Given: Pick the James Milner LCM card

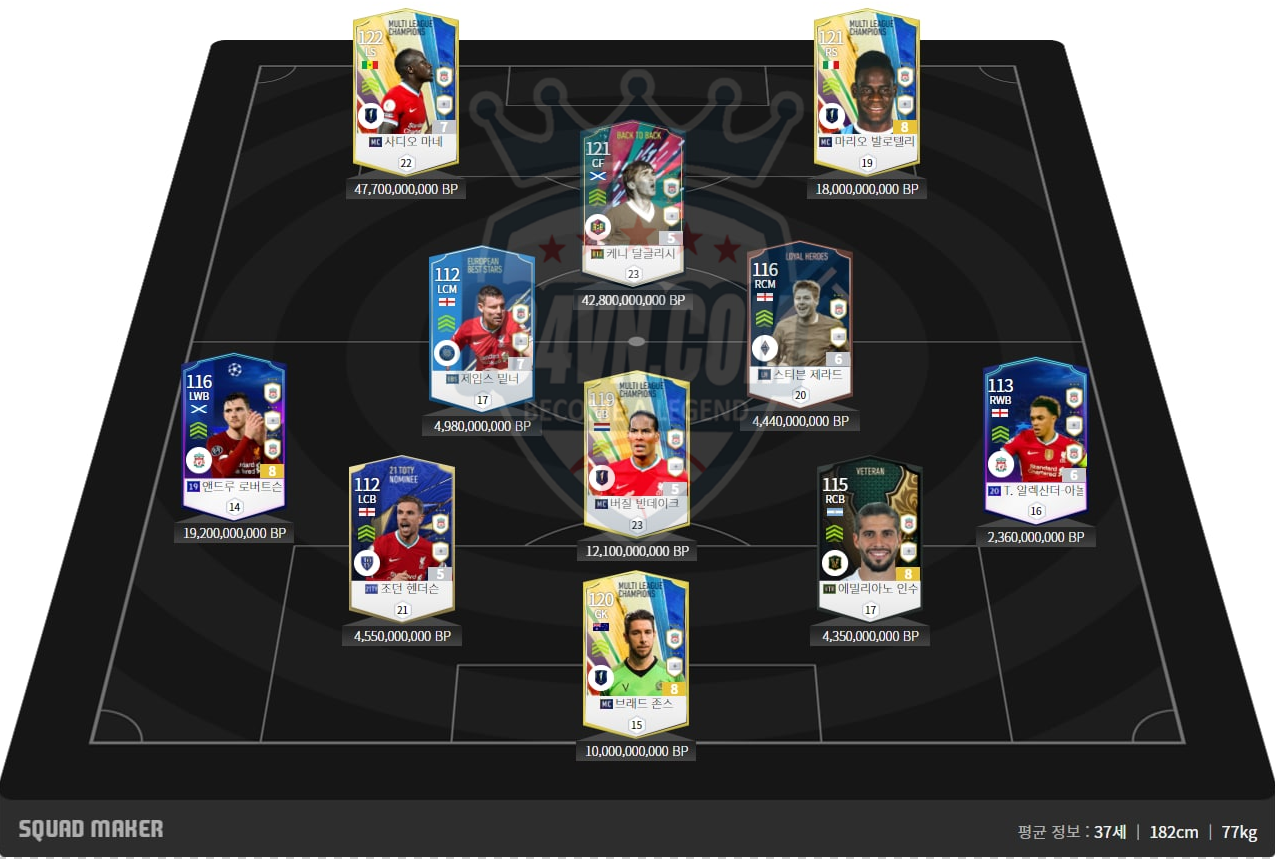Looking at the screenshot, I should [482, 320].
